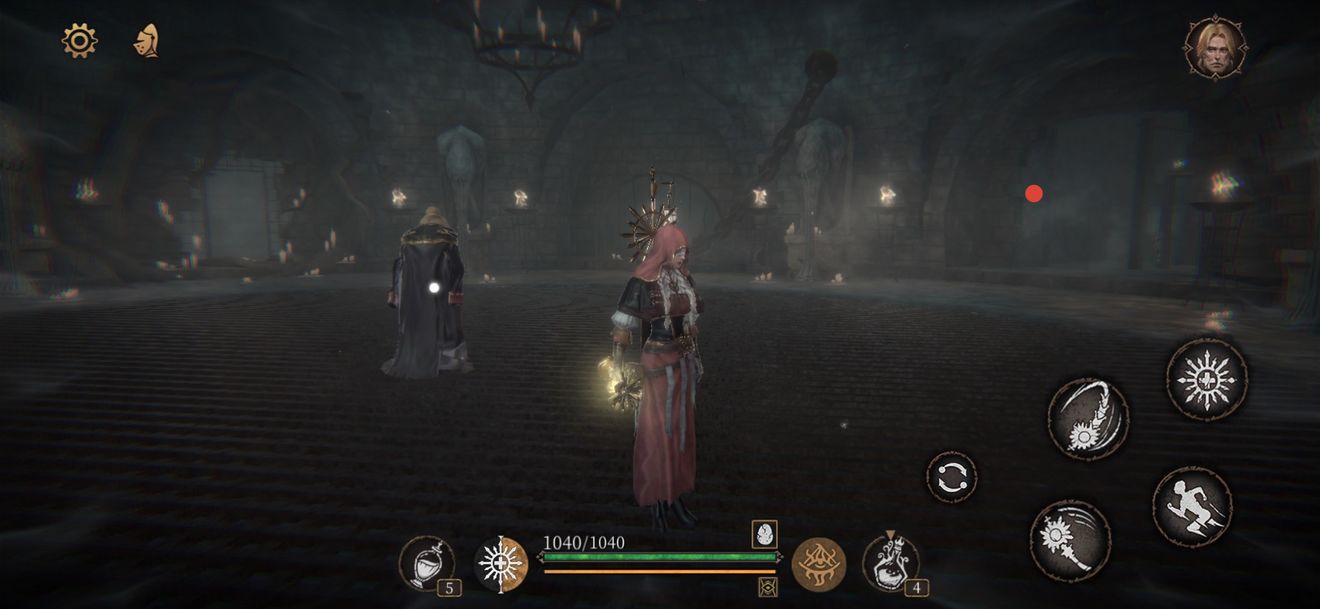Tap the blond character portrait
This screenshot has width=1320, height=609.
tap(1215, 47)
